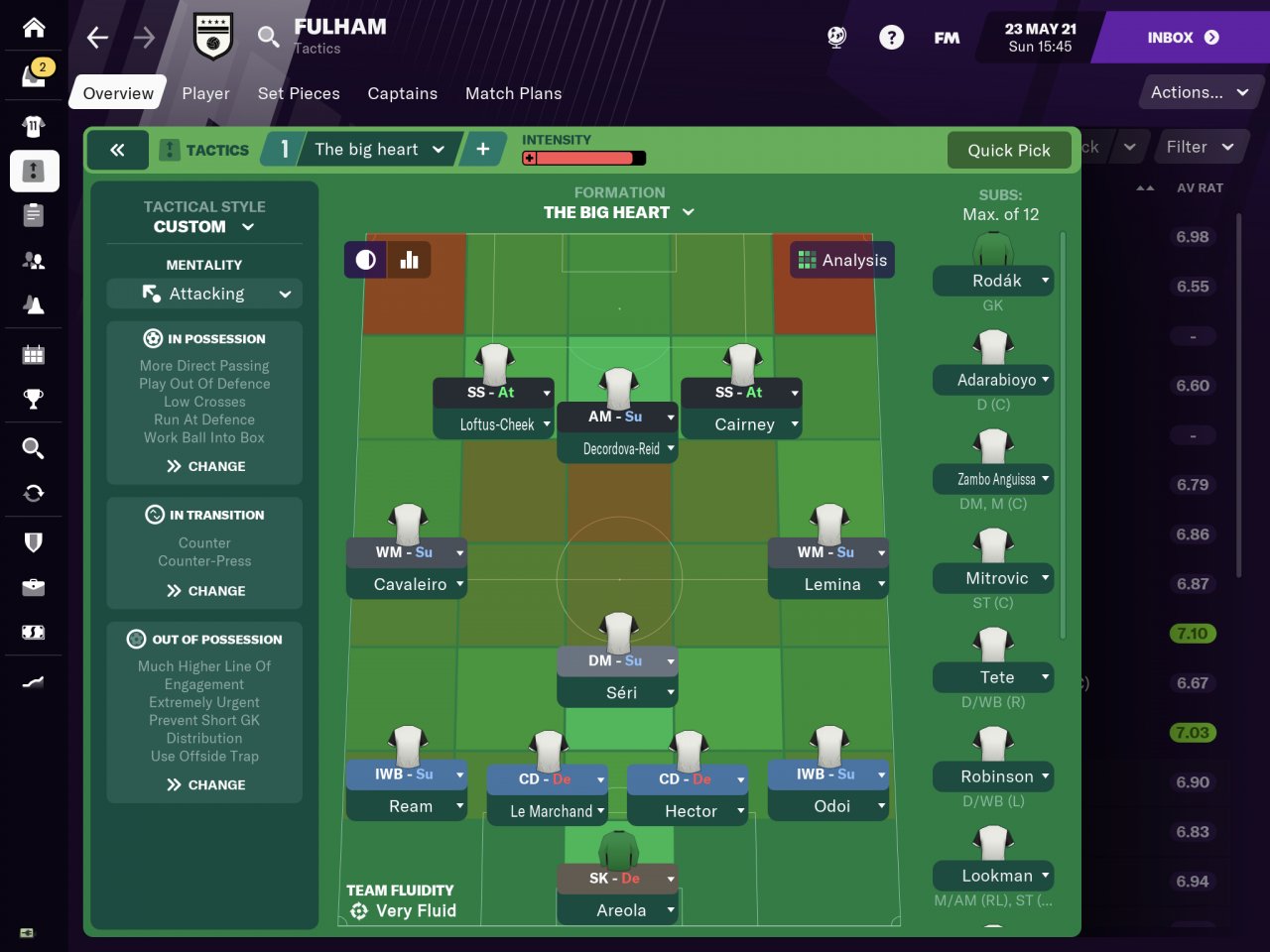Select substitute Mitrovic
1270x952 pixels.
[x=992, y=578]
